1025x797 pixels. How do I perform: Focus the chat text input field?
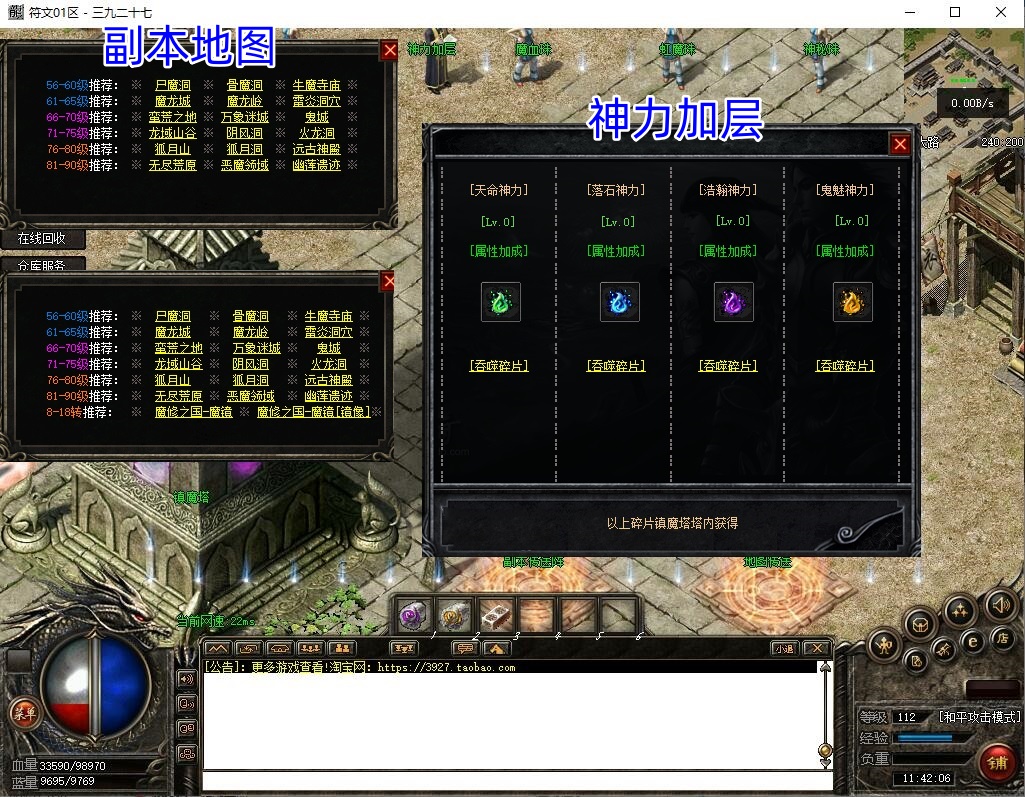coord(510,781)
